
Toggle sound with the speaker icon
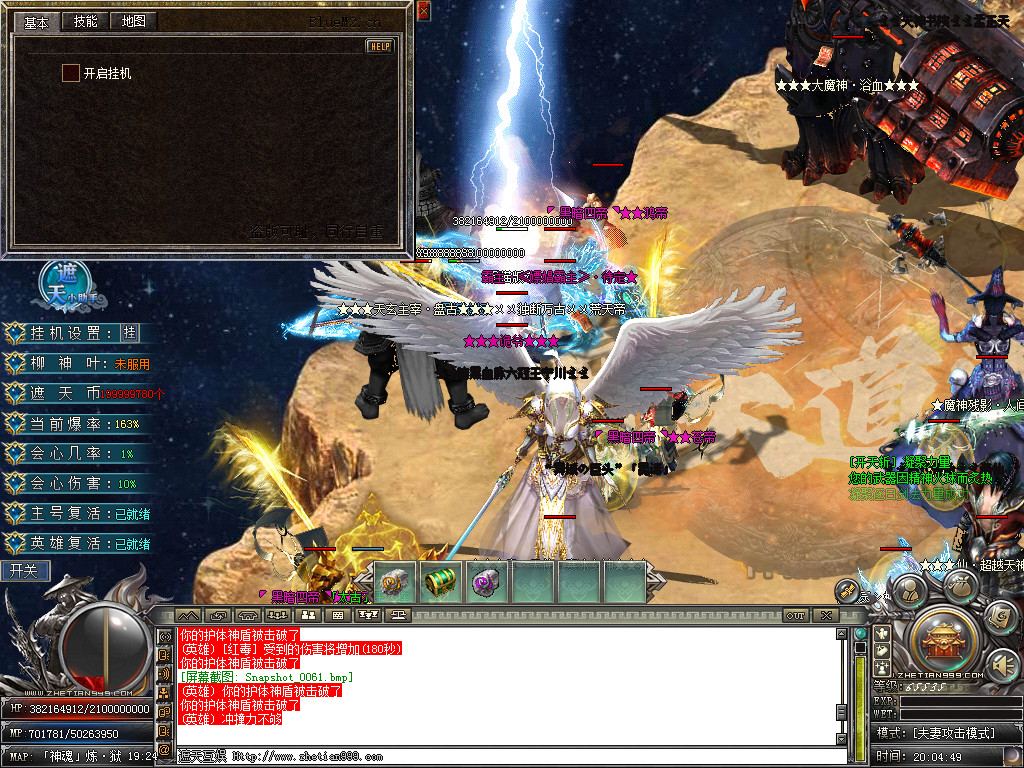pyautogui.click(x=1002, y=665)
